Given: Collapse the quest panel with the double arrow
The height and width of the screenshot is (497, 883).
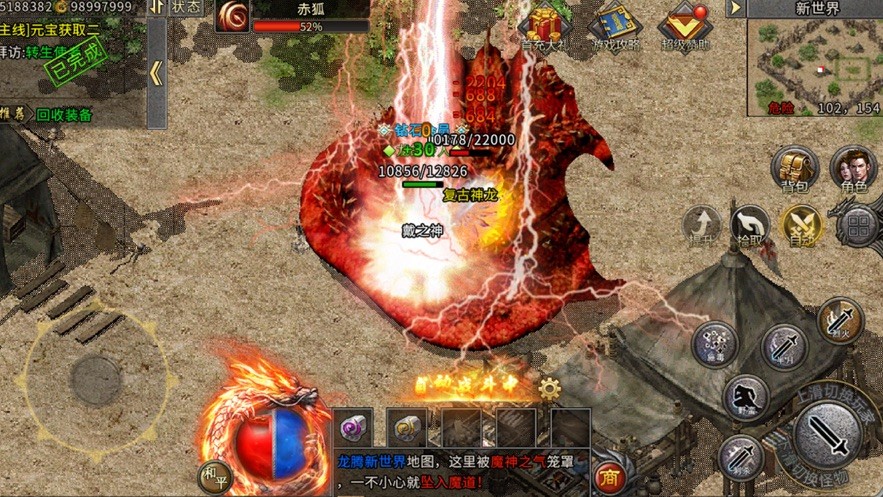Looking at the screenshot, I should point(157,73).
